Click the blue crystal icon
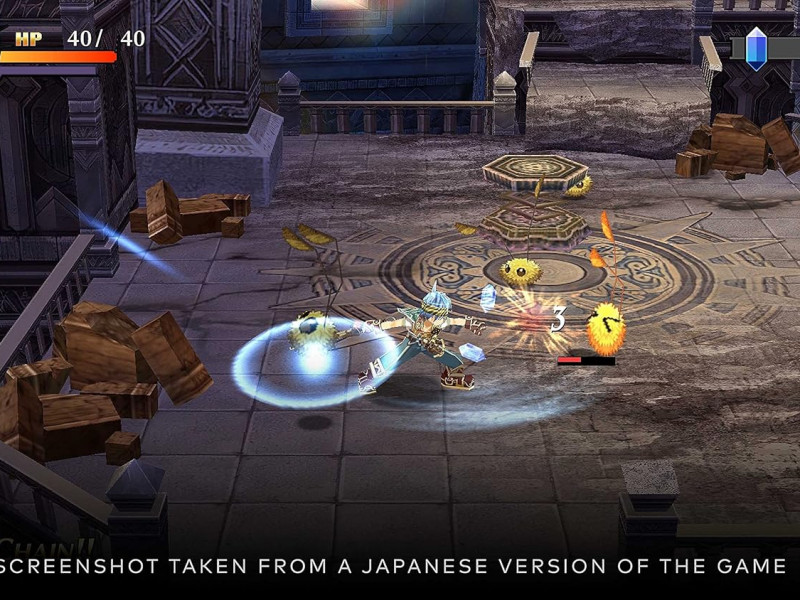Image resolution: width=800 pixels, height=600 pixels. pyautogui.click(x=756, y=47)
